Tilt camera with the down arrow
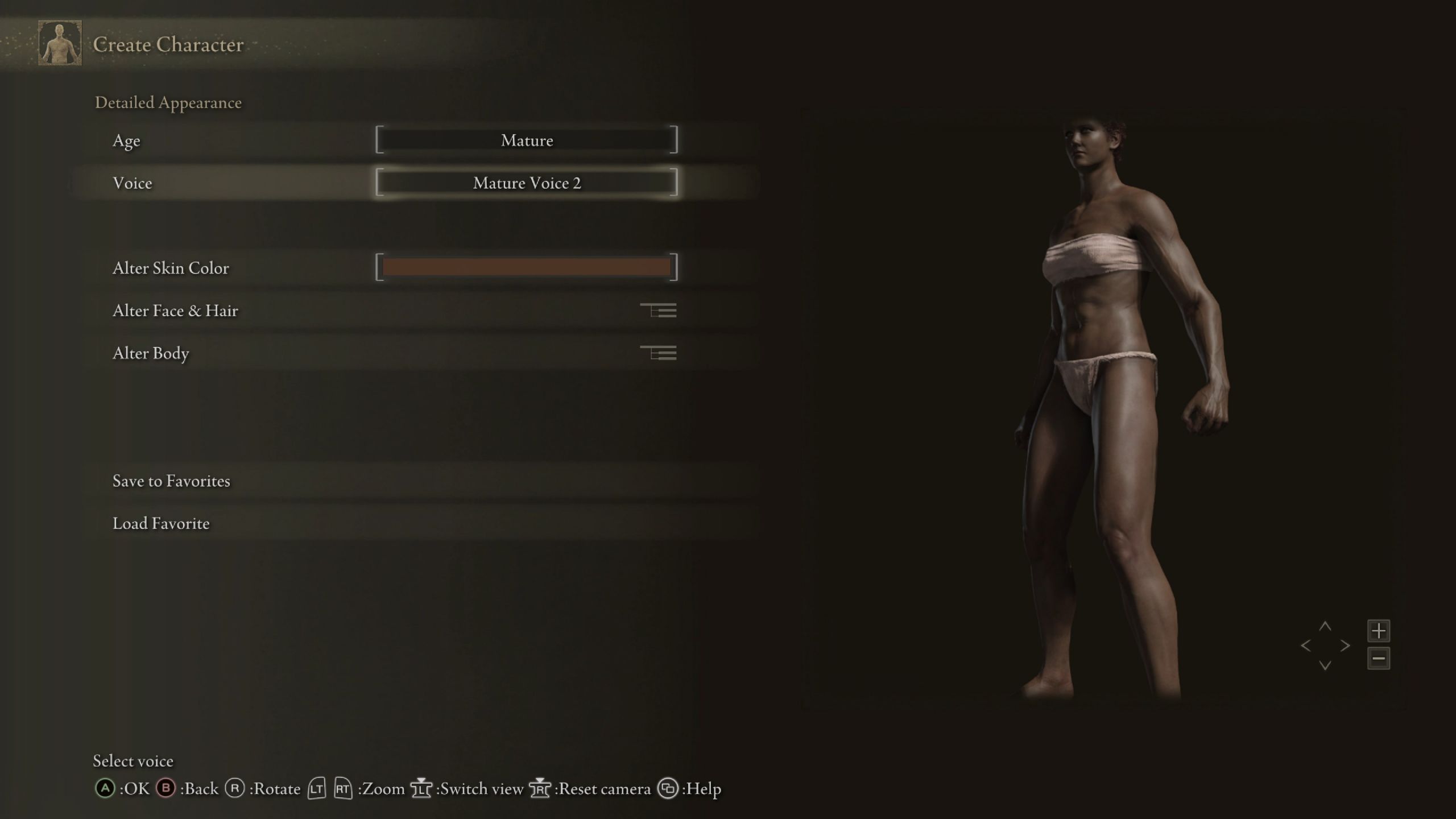Screen dimensions: 1456x819 pyautogui.click(x=1325, y=665)
